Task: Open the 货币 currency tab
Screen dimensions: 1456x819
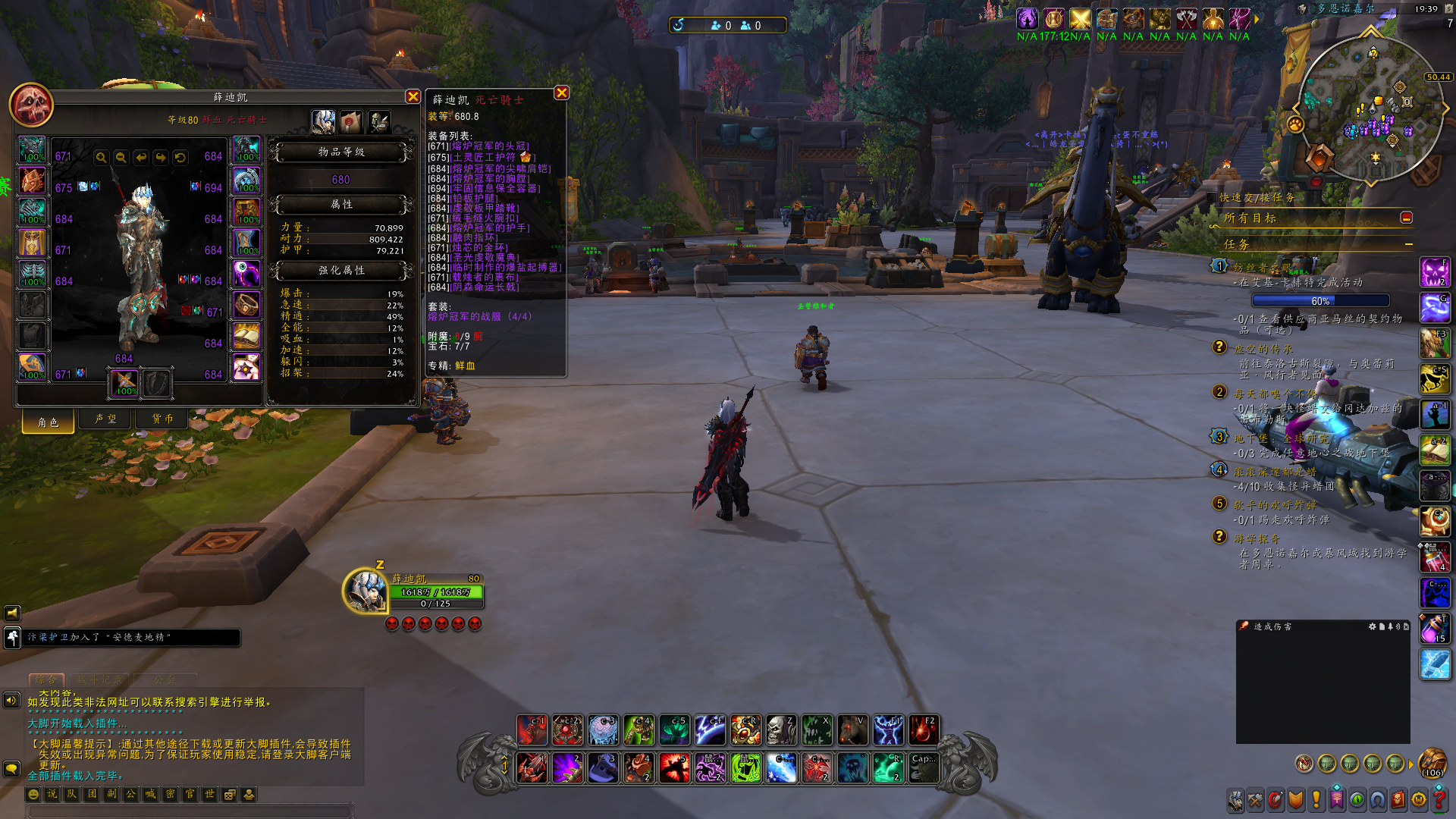Action: pyautogui.click(x=162, y=419)
